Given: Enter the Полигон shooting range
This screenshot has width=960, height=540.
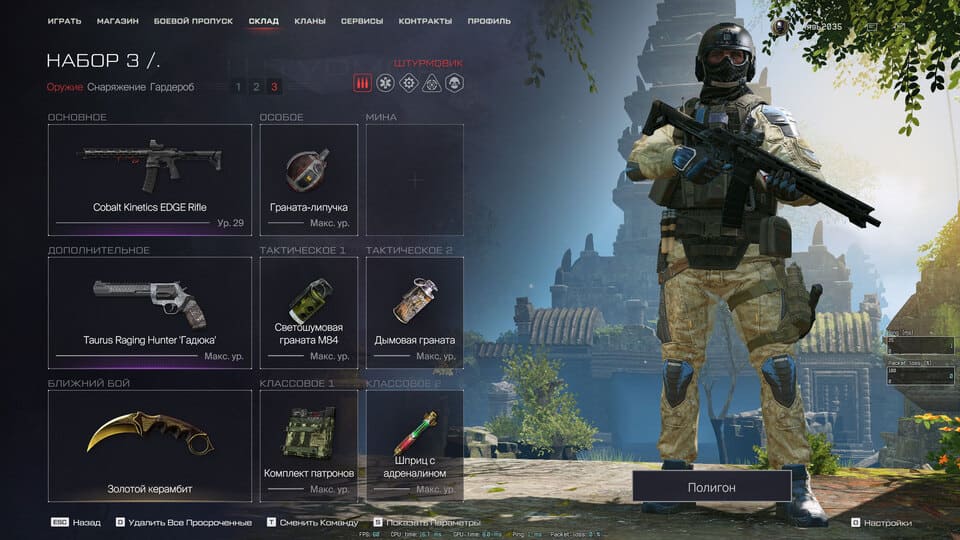Looking at the screenshot, I should pos(711,487).
